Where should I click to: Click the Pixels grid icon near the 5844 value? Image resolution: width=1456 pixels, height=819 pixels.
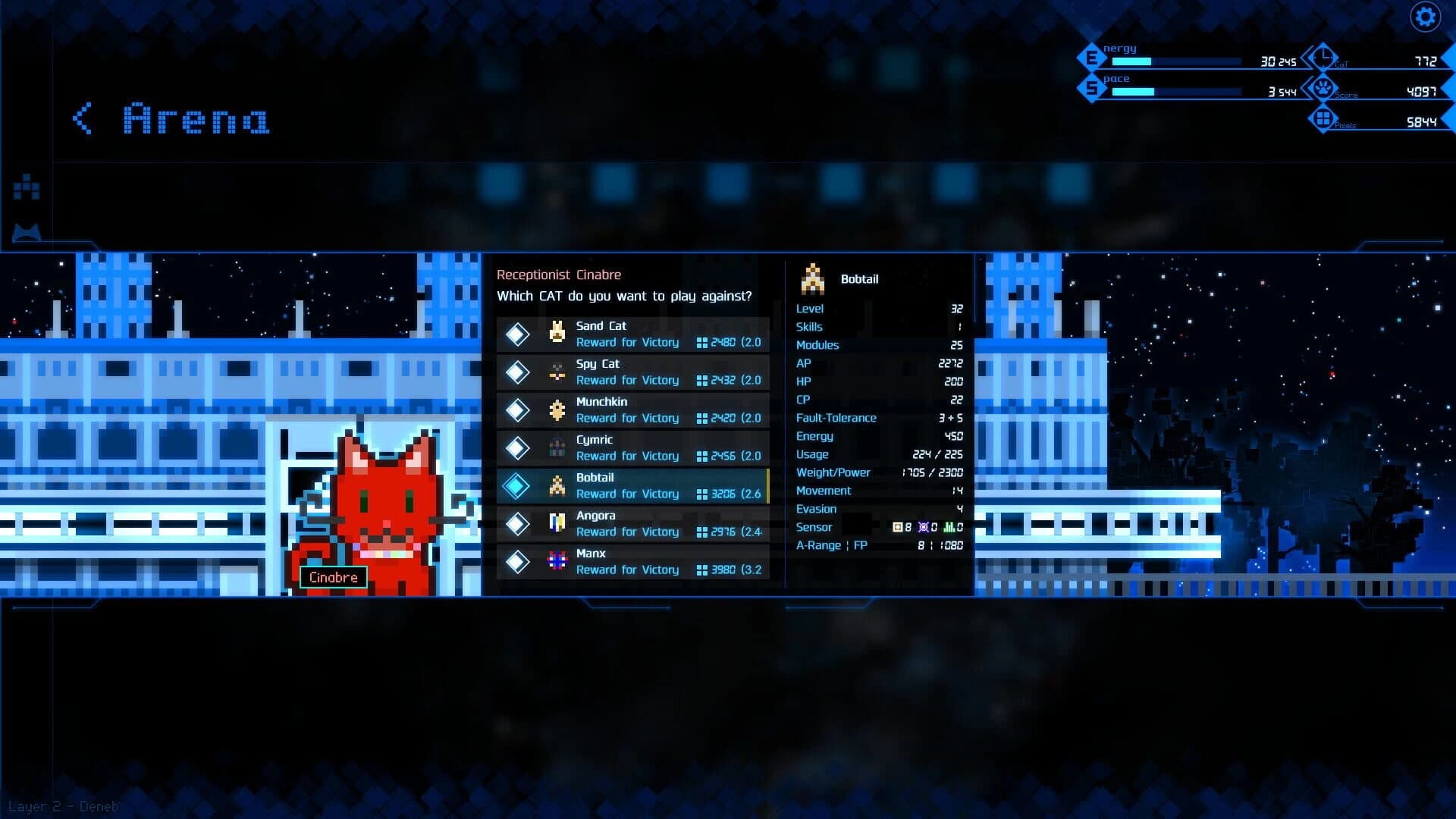1323,119
